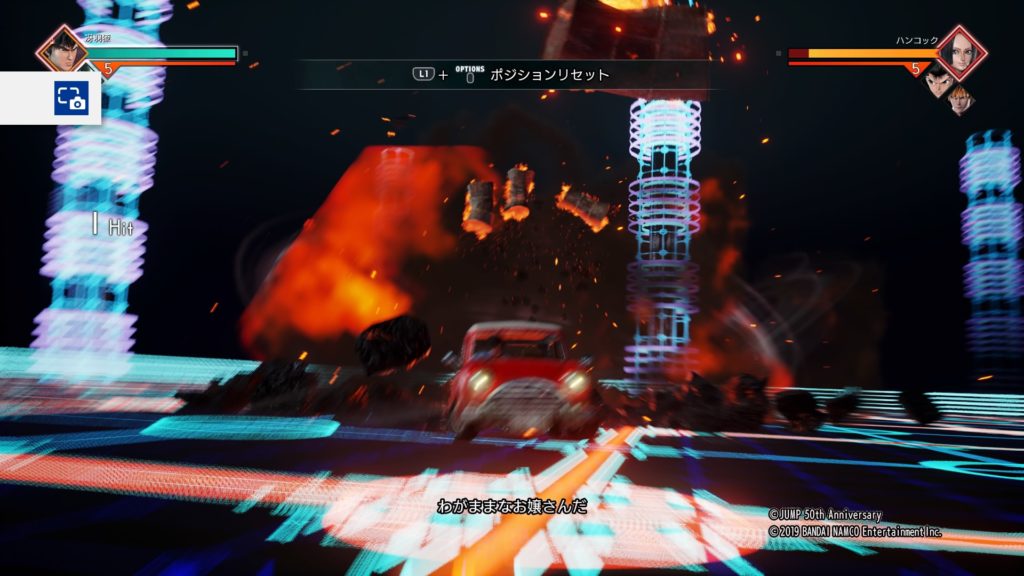1024x576 pixels.
Task: Select Hancock's opponent portrait
Action: 961,52
